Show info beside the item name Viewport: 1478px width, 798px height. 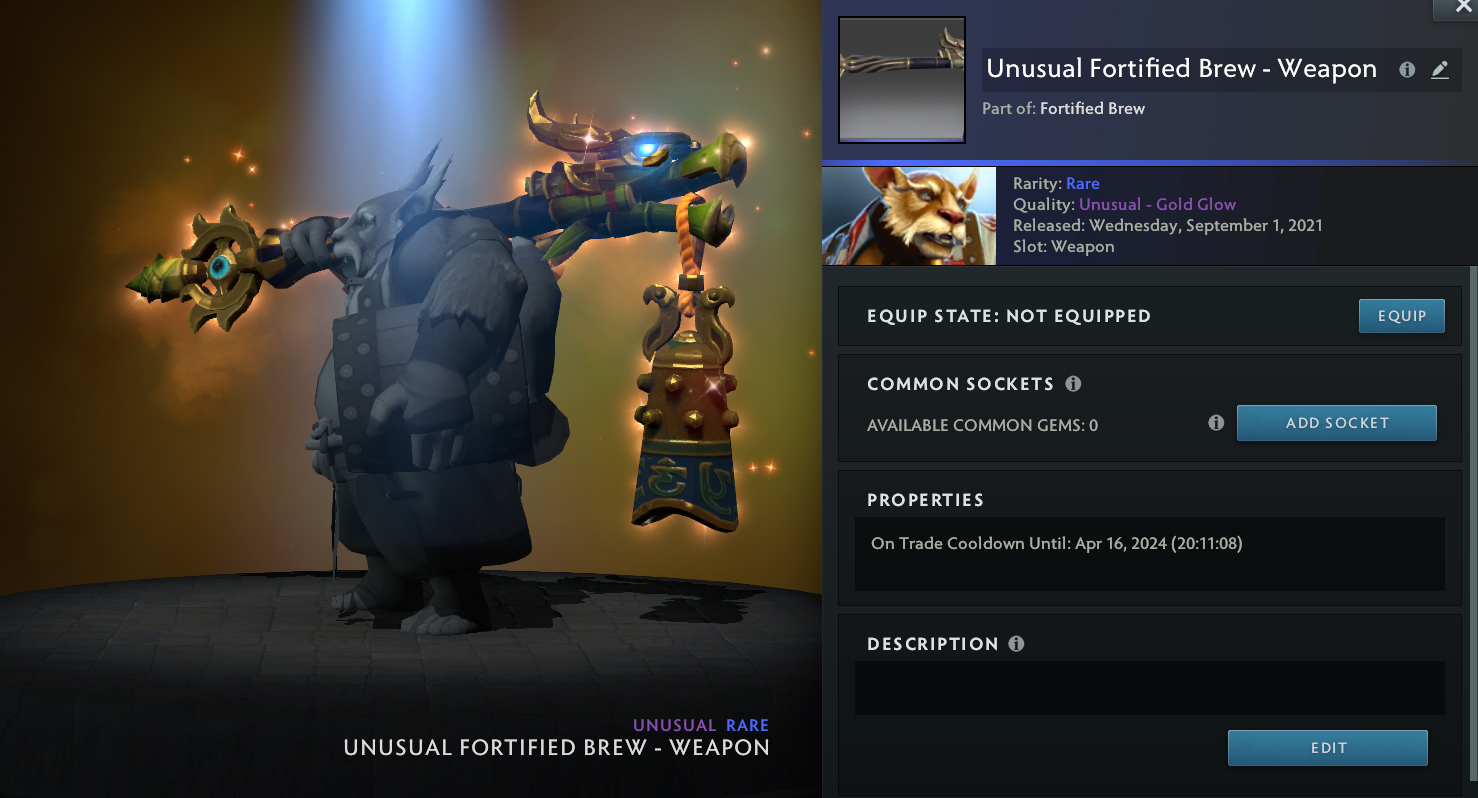[1407, 70]
